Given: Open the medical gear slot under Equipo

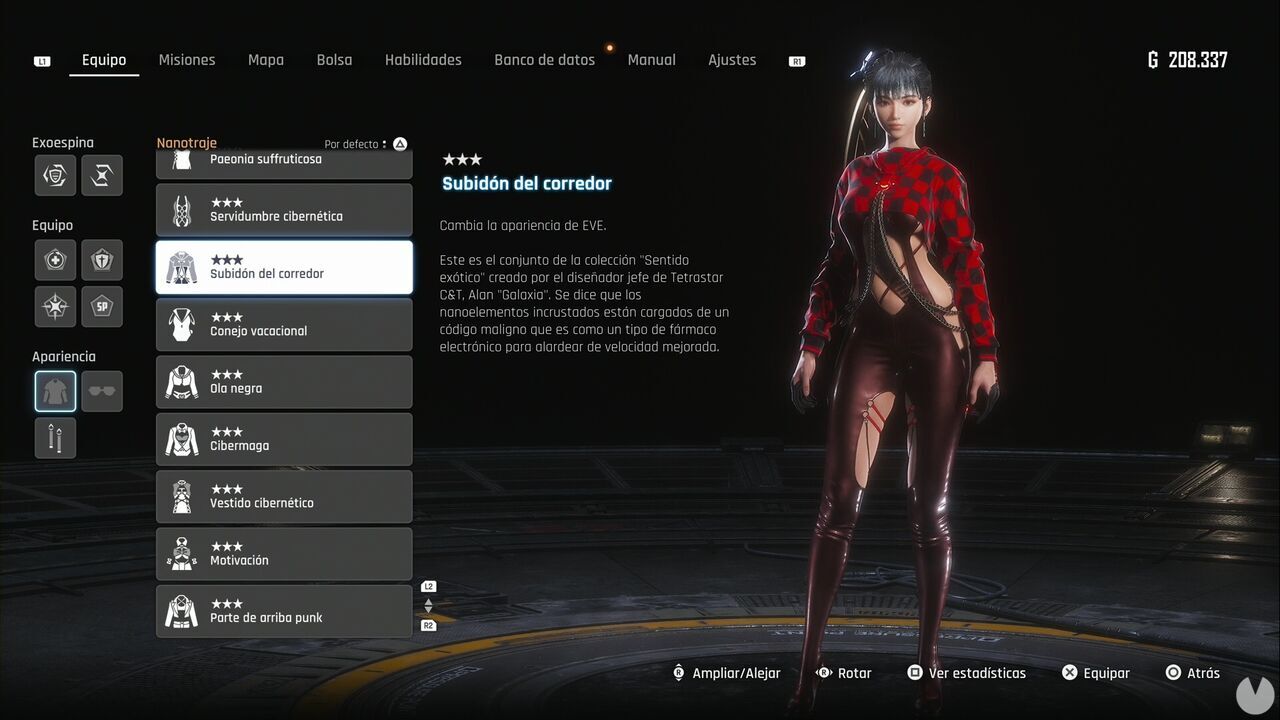Looking at the screenshot, I should [x=55, y=259].
